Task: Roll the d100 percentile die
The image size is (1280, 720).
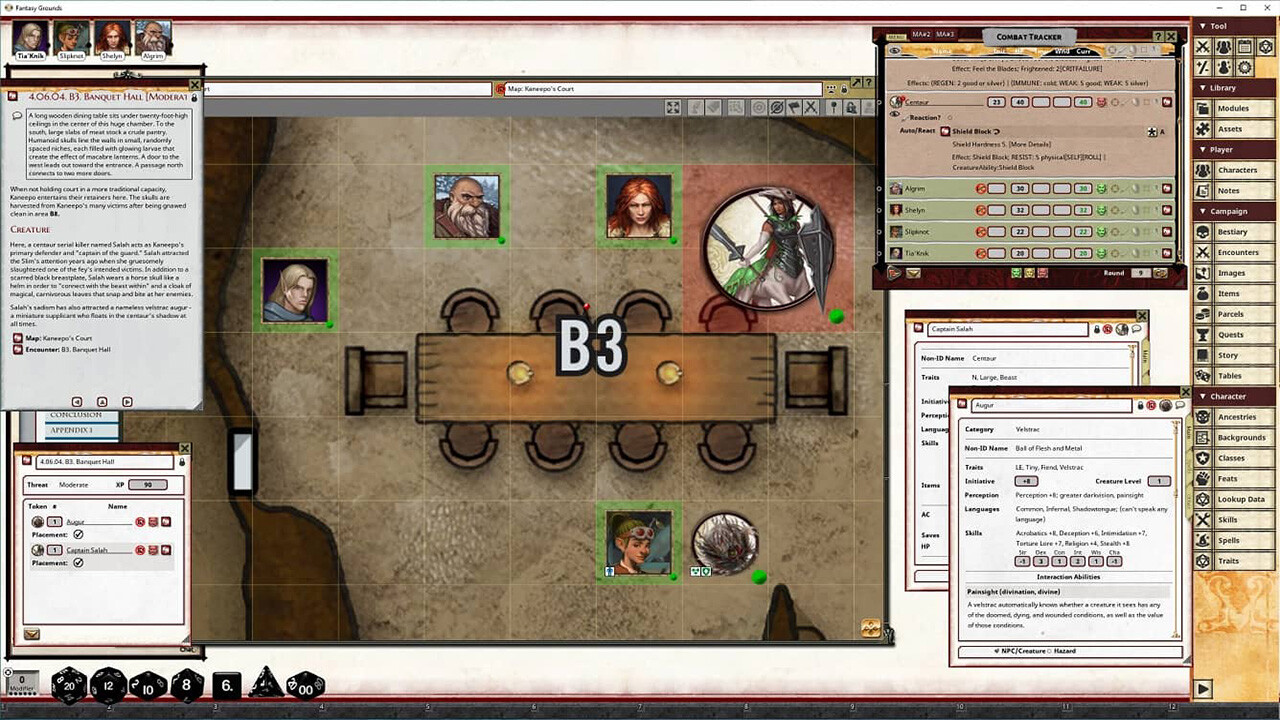Action: [304, 687]
